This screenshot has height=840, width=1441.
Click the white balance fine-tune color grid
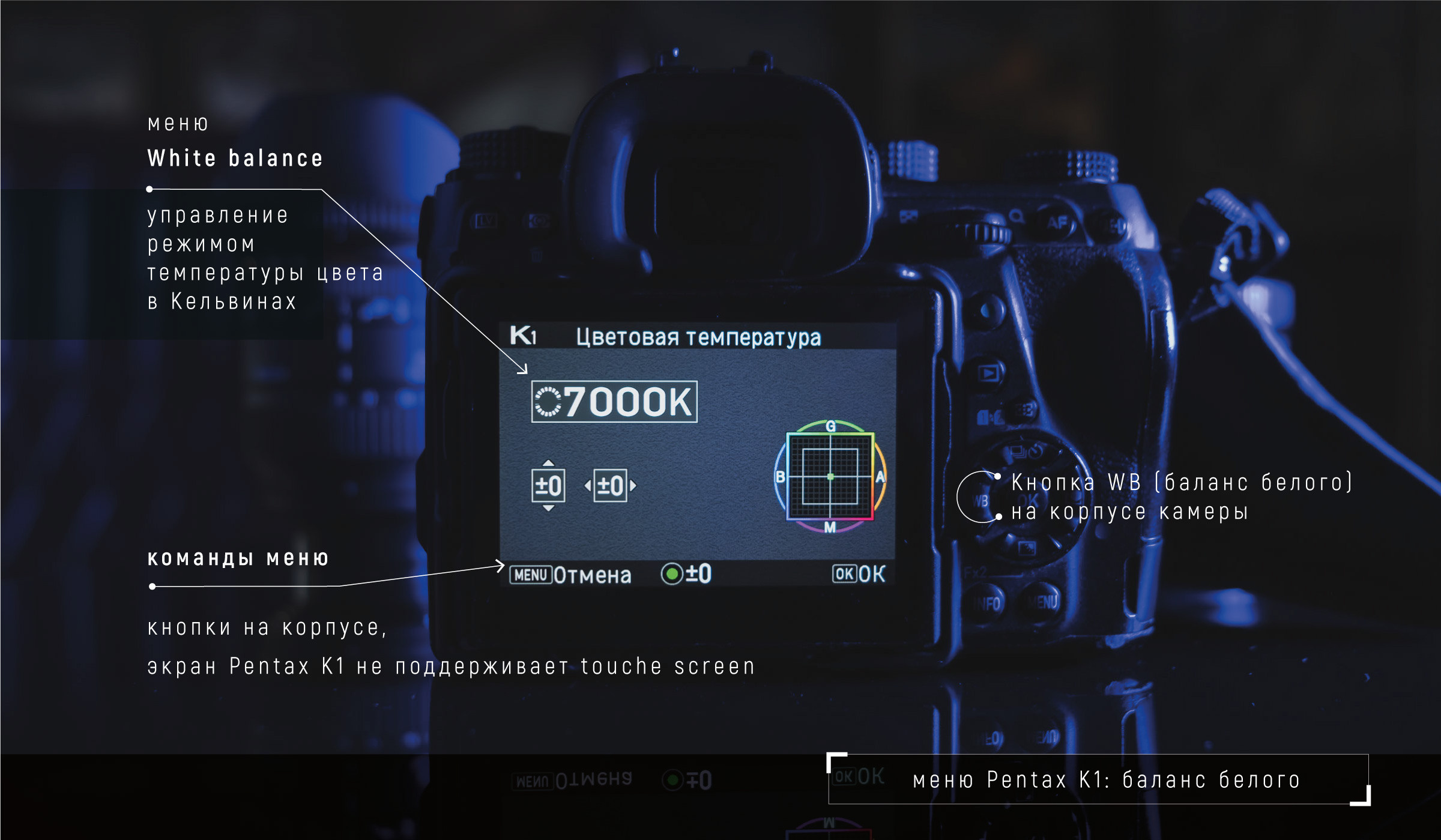pos(830,476)
